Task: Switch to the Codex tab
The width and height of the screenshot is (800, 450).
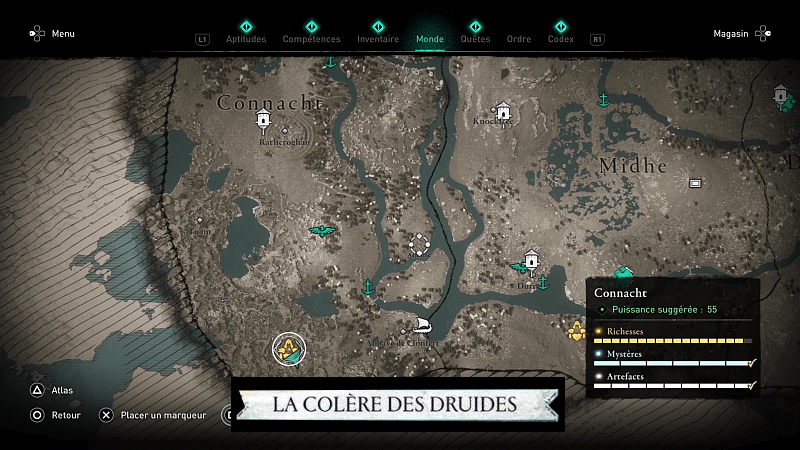Action: [561, 39]
